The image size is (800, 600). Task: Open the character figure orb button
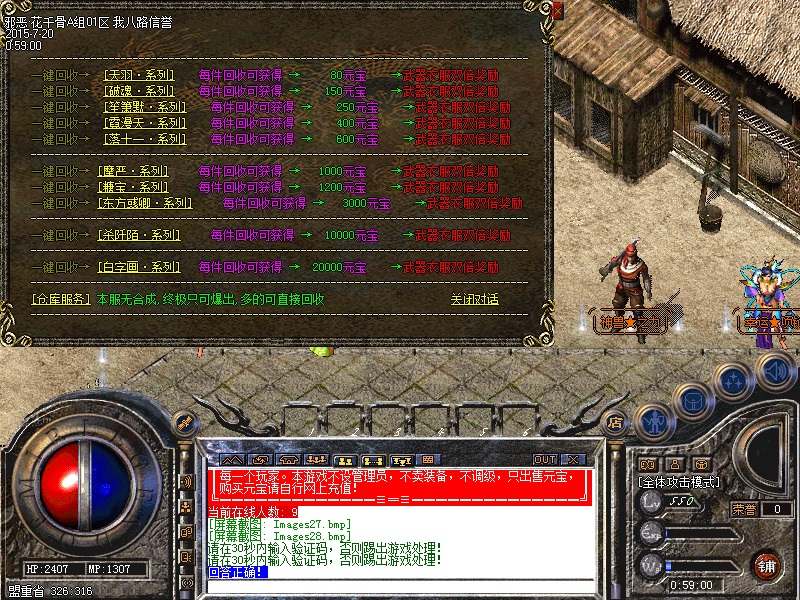coord(652,422)
